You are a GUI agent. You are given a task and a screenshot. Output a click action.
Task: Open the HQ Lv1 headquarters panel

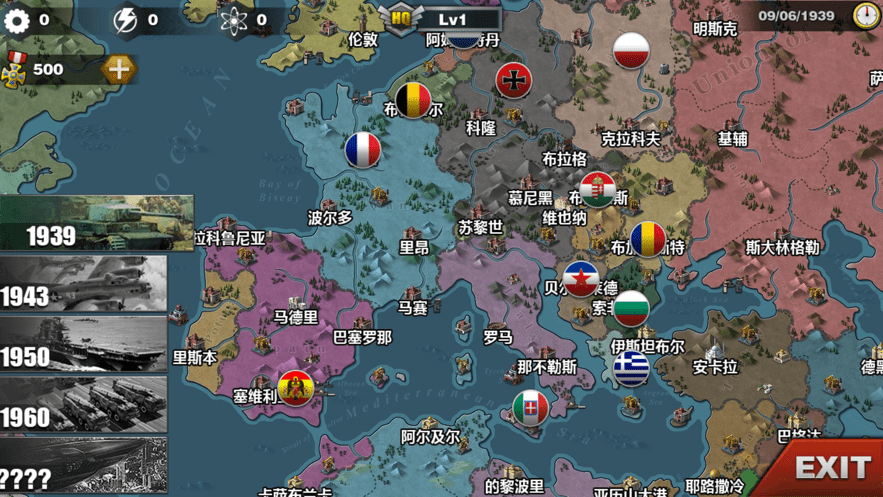tap(440, 18)
